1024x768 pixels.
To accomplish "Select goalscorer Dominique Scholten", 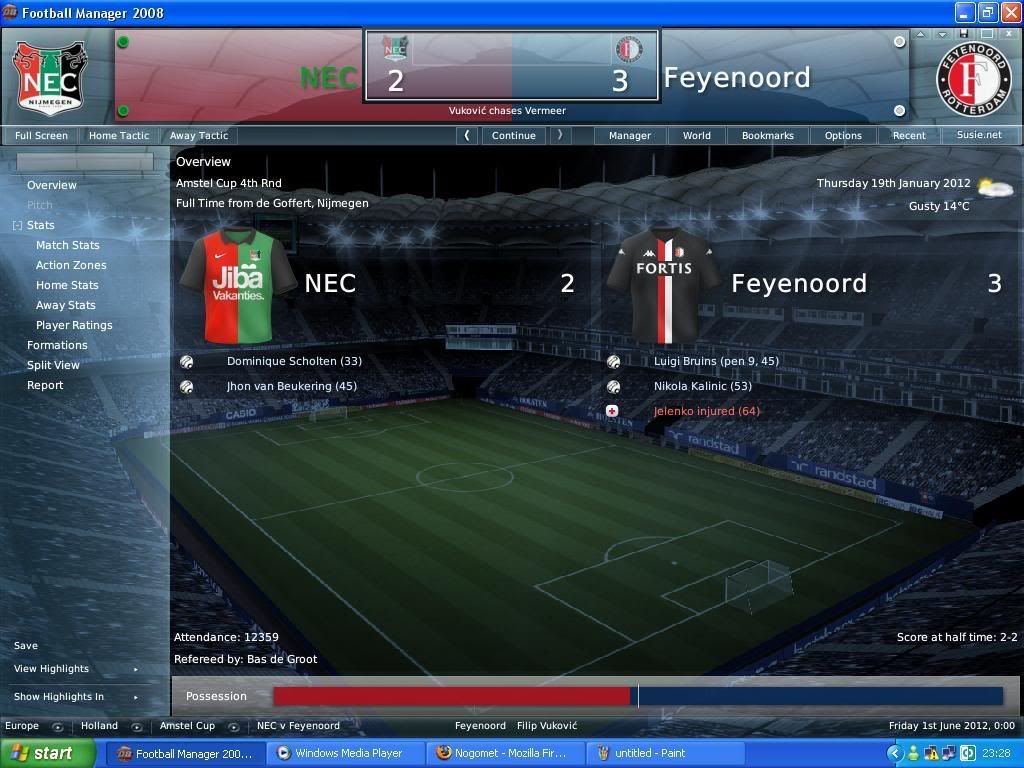I will click(x=294, y=361).
